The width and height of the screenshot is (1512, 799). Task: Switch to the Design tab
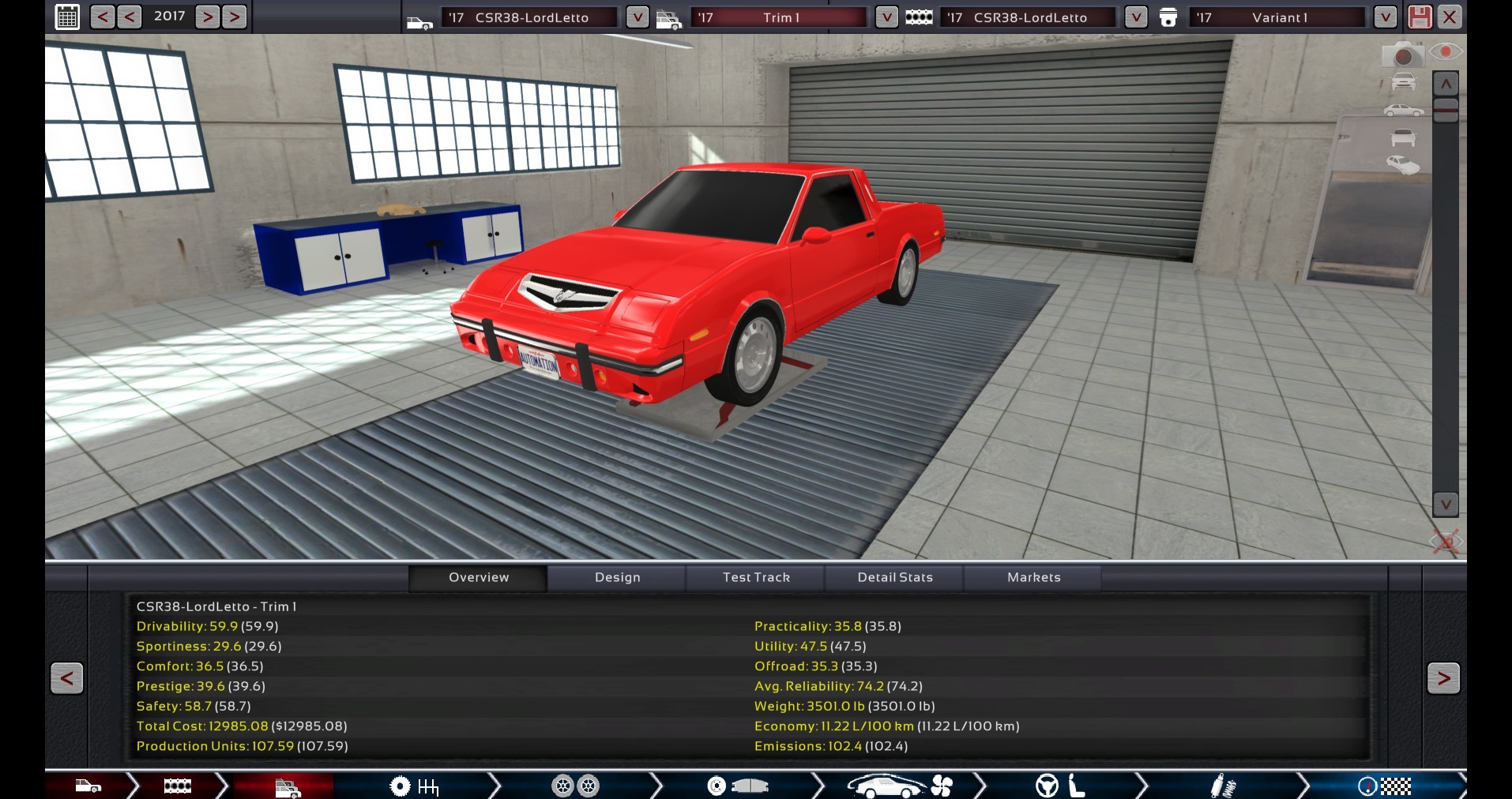[617, 577]
